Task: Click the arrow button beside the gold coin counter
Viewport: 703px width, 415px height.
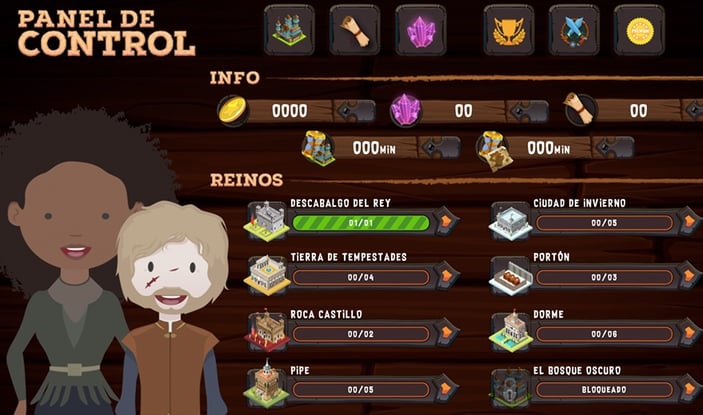Action: tap(352, 111)
